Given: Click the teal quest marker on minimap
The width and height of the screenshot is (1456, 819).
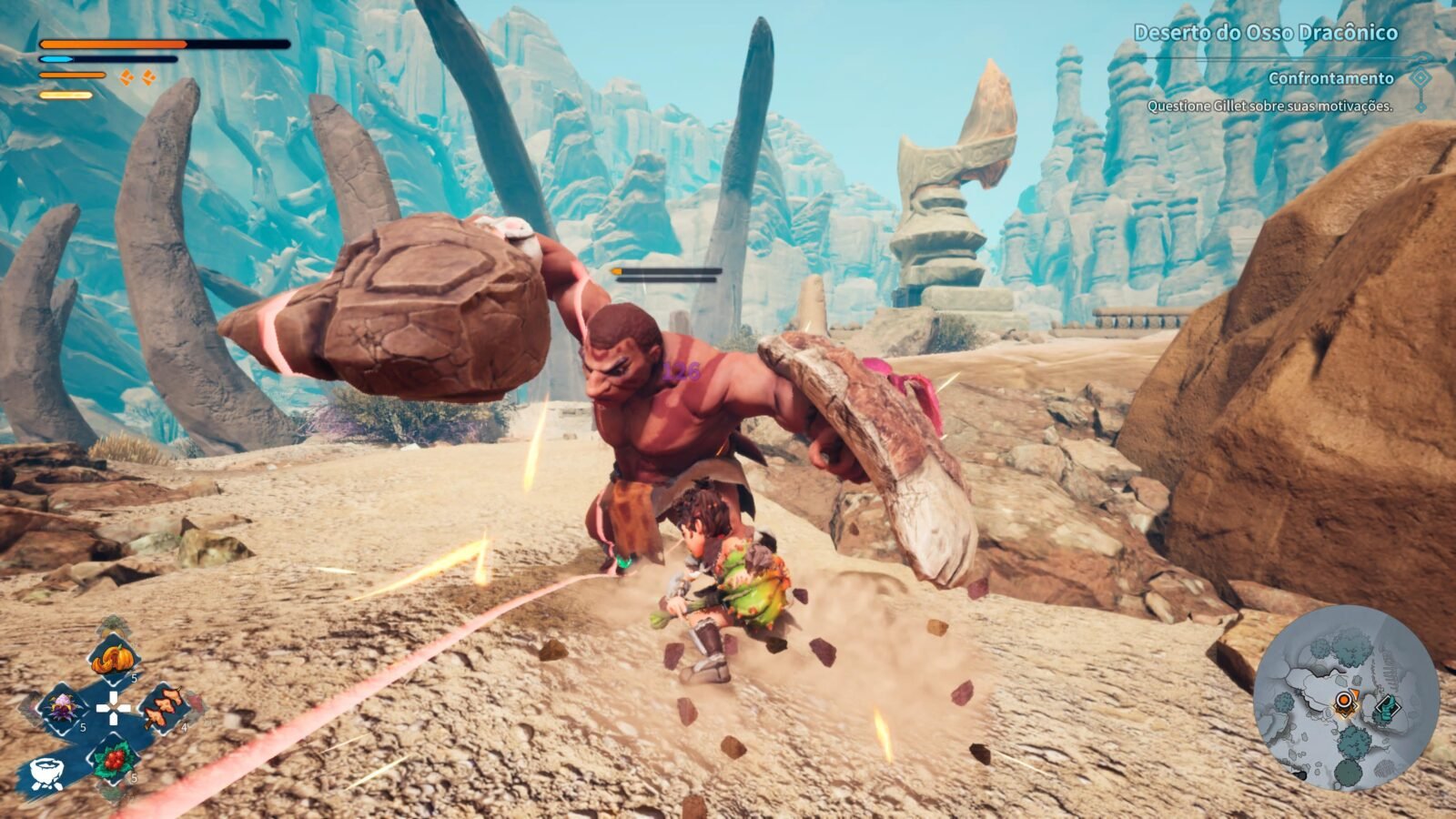Looking at the screenshot, I should coord(1385,707).
